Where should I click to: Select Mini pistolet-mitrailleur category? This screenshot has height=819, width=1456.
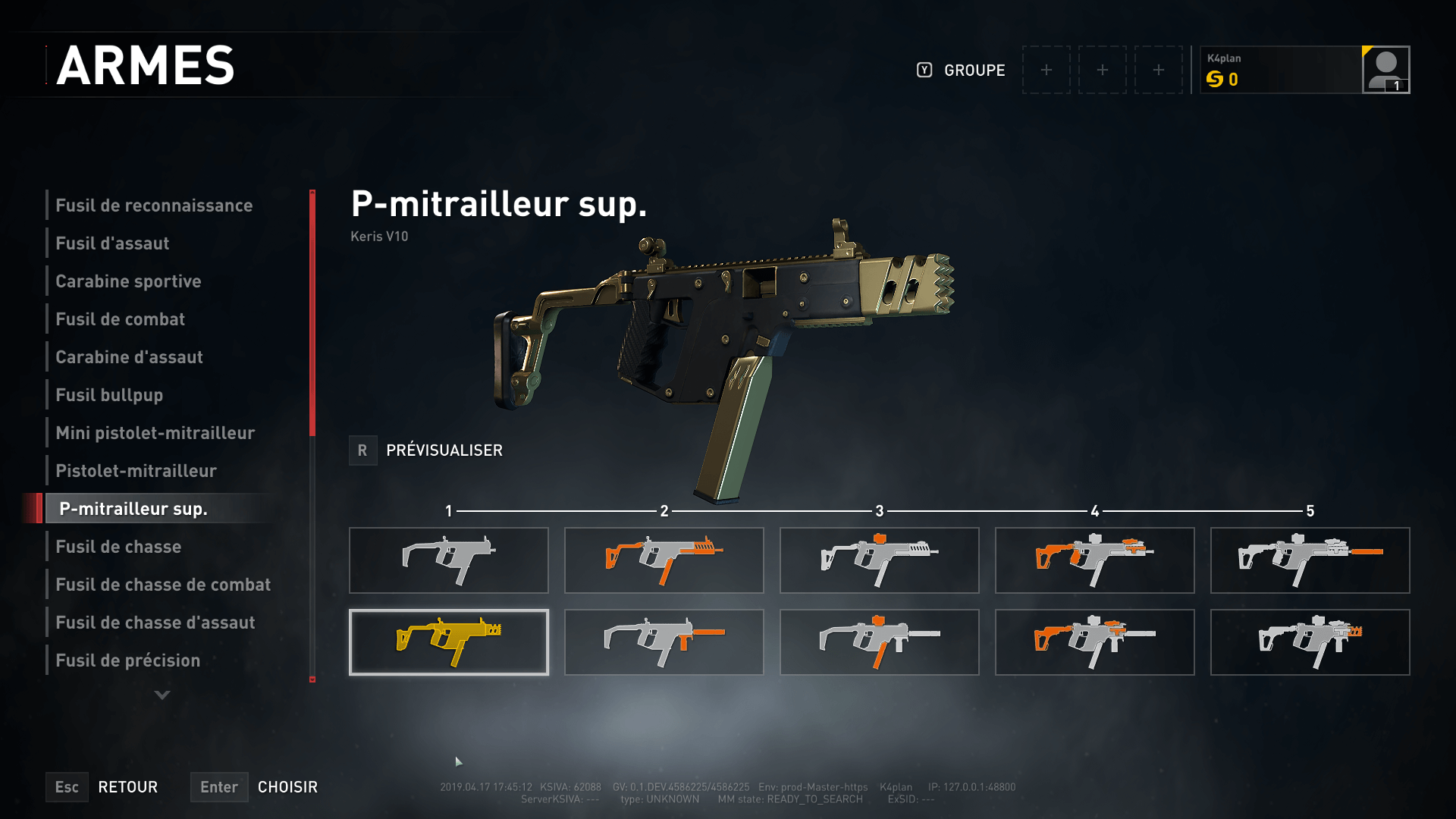(x=155, y=433)
